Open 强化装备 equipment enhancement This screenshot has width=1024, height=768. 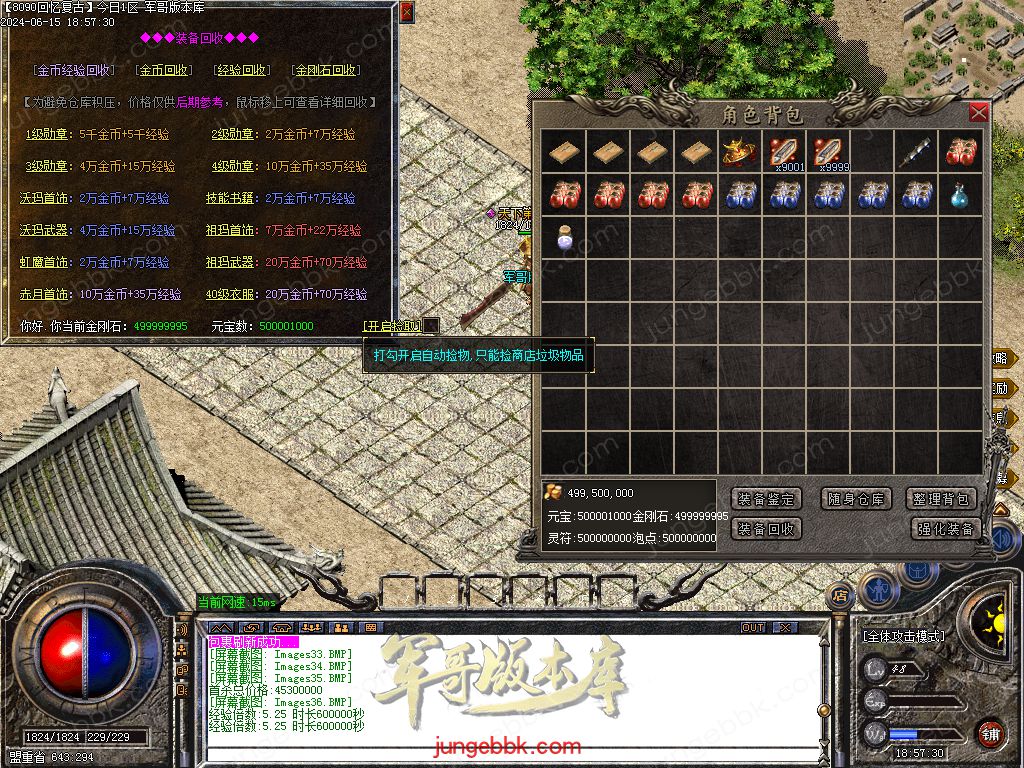(946, 528)
